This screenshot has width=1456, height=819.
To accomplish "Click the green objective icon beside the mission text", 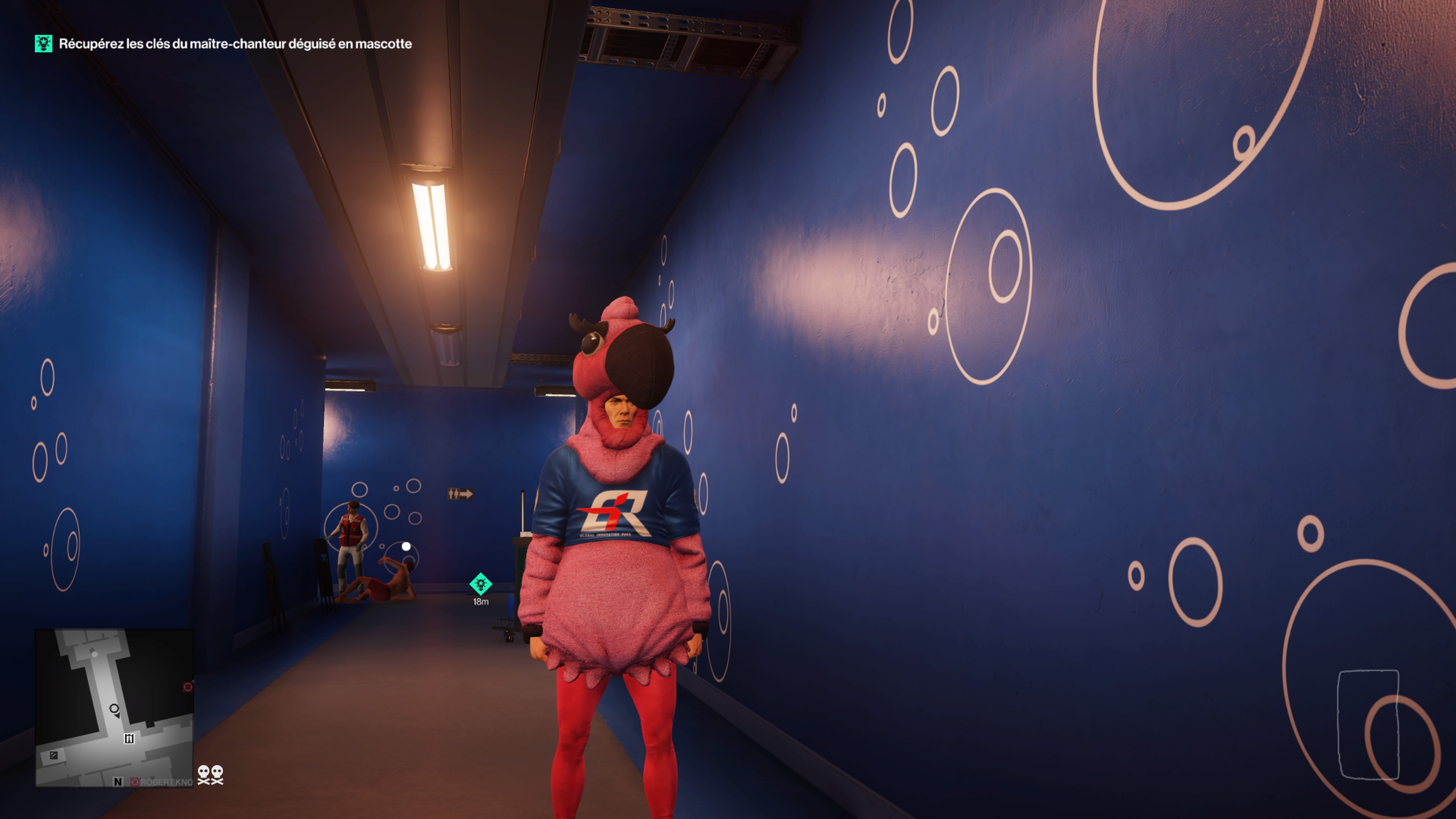I will (44, 44).
